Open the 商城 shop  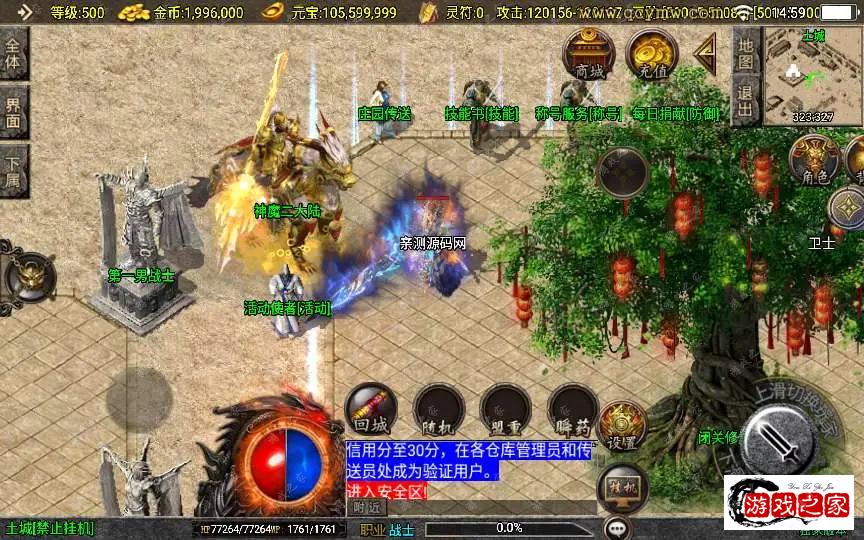click(x=588, y=53)
